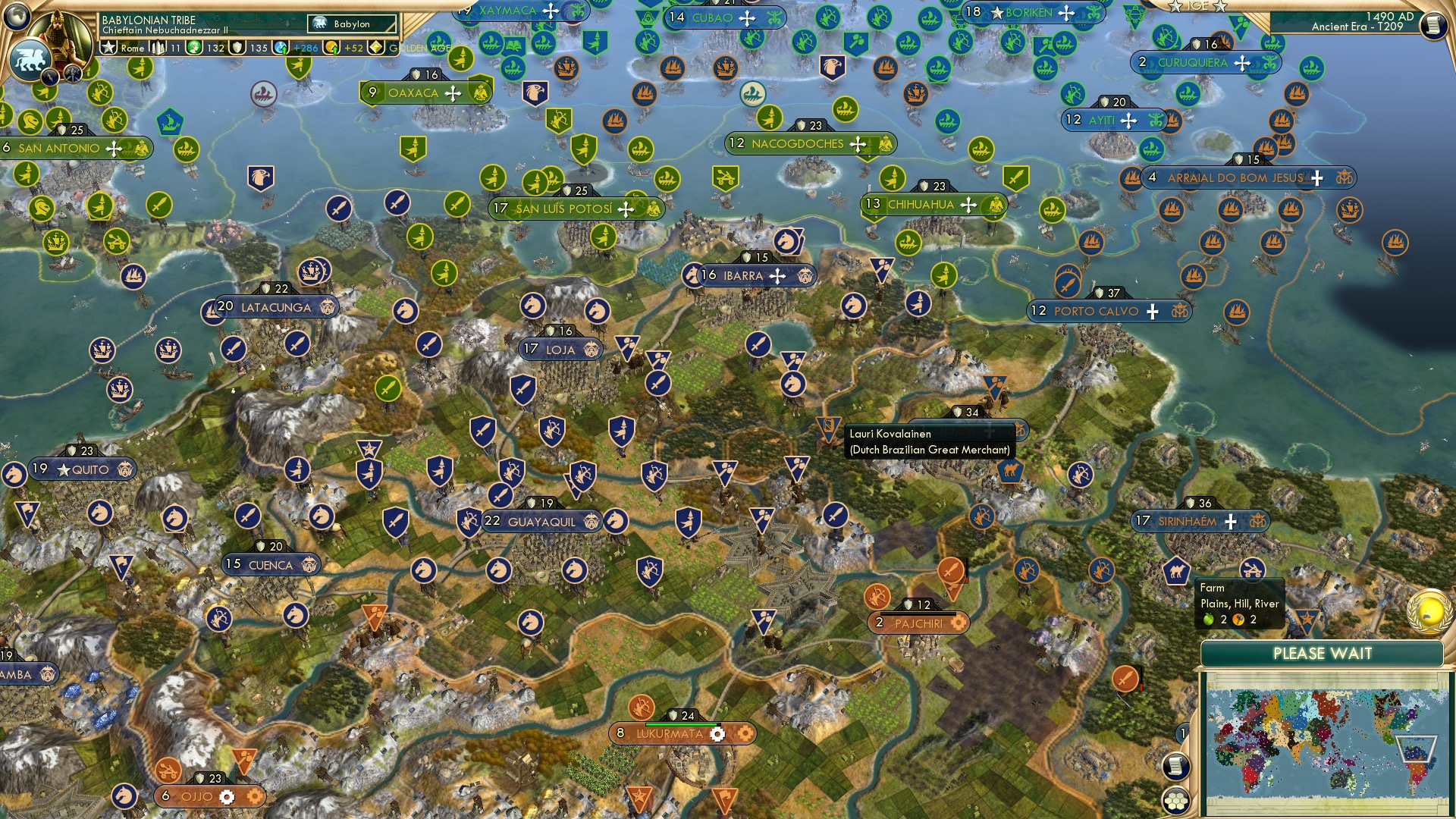Click the small lightning bolt icon

point(50,77)
